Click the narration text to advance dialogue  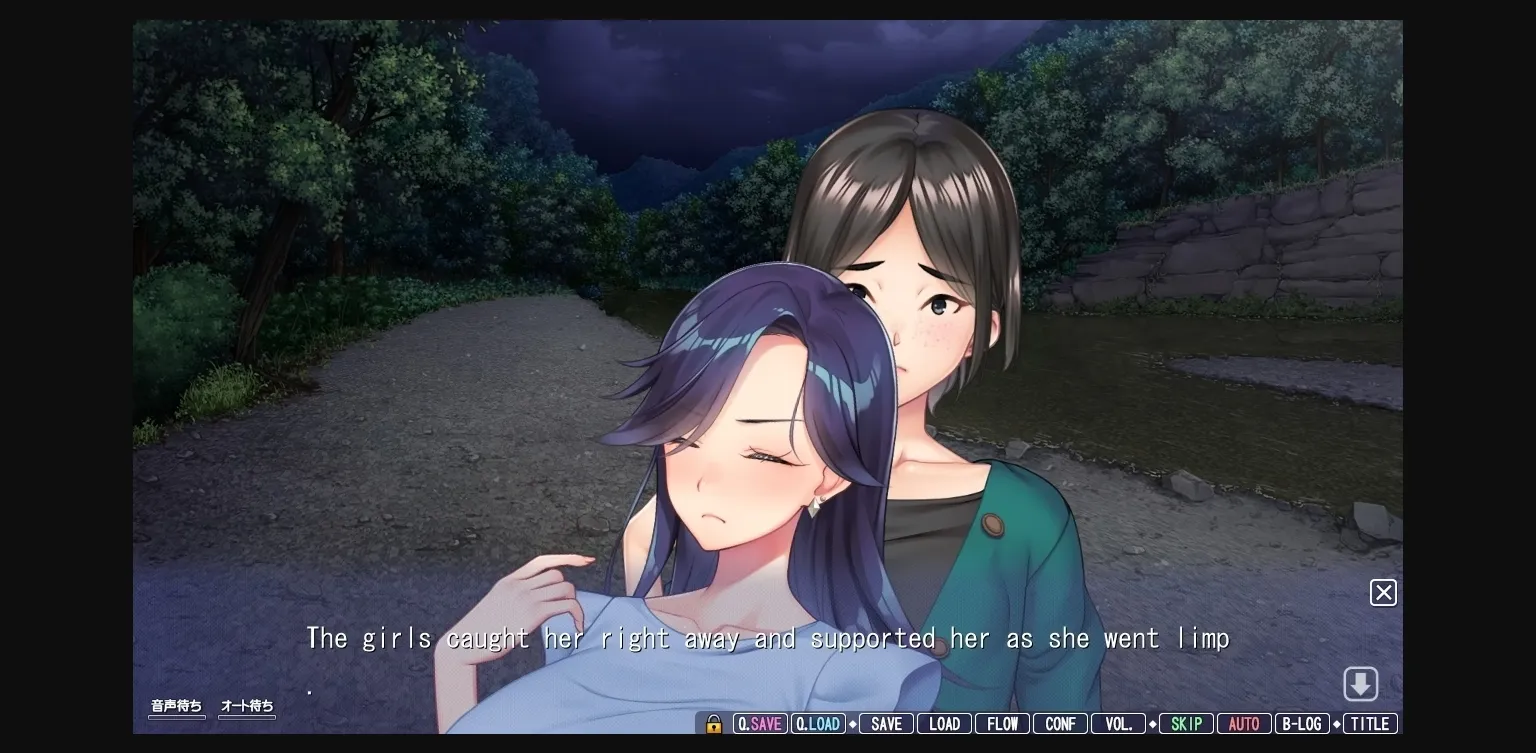[x=768, y=638]
